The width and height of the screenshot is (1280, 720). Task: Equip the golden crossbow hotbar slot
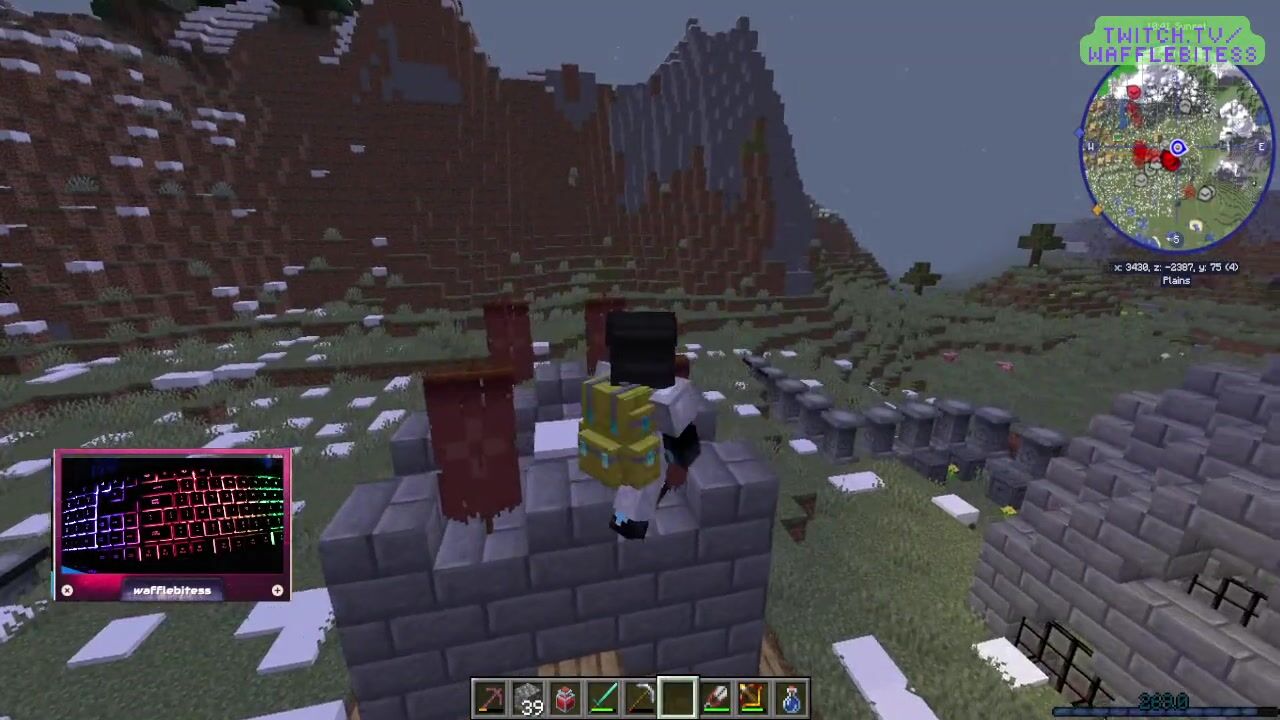pos(752,698)
